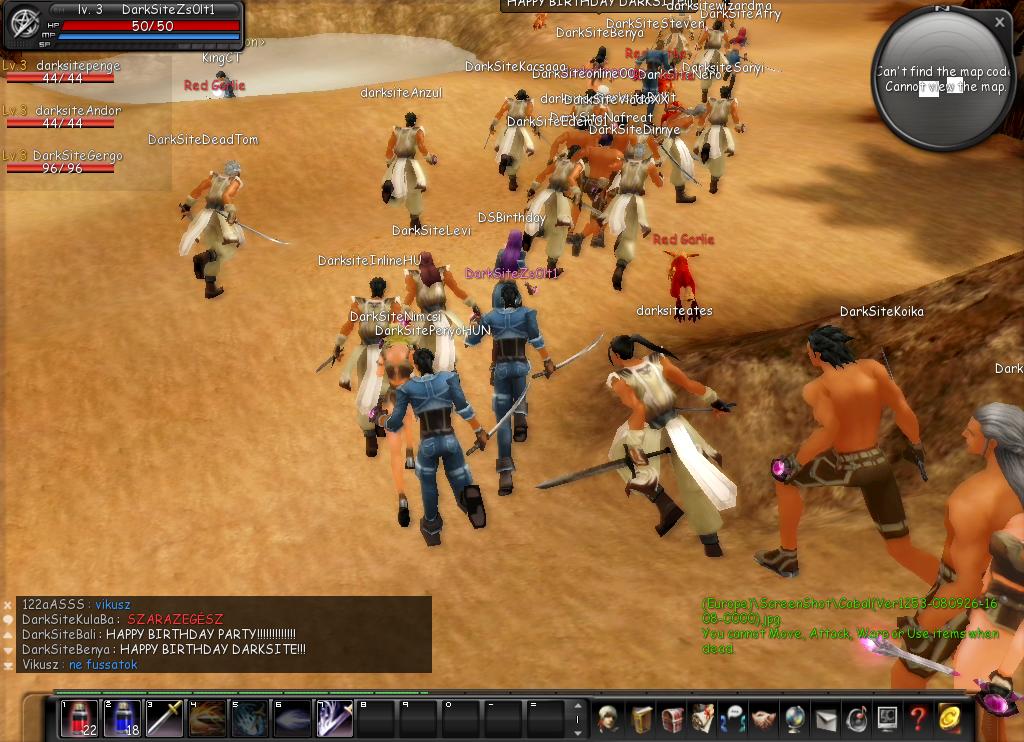Activate the glowing blade skill in slot 7
The width and height of the screenshot is (1024, 742).
(x=335, y=719)
